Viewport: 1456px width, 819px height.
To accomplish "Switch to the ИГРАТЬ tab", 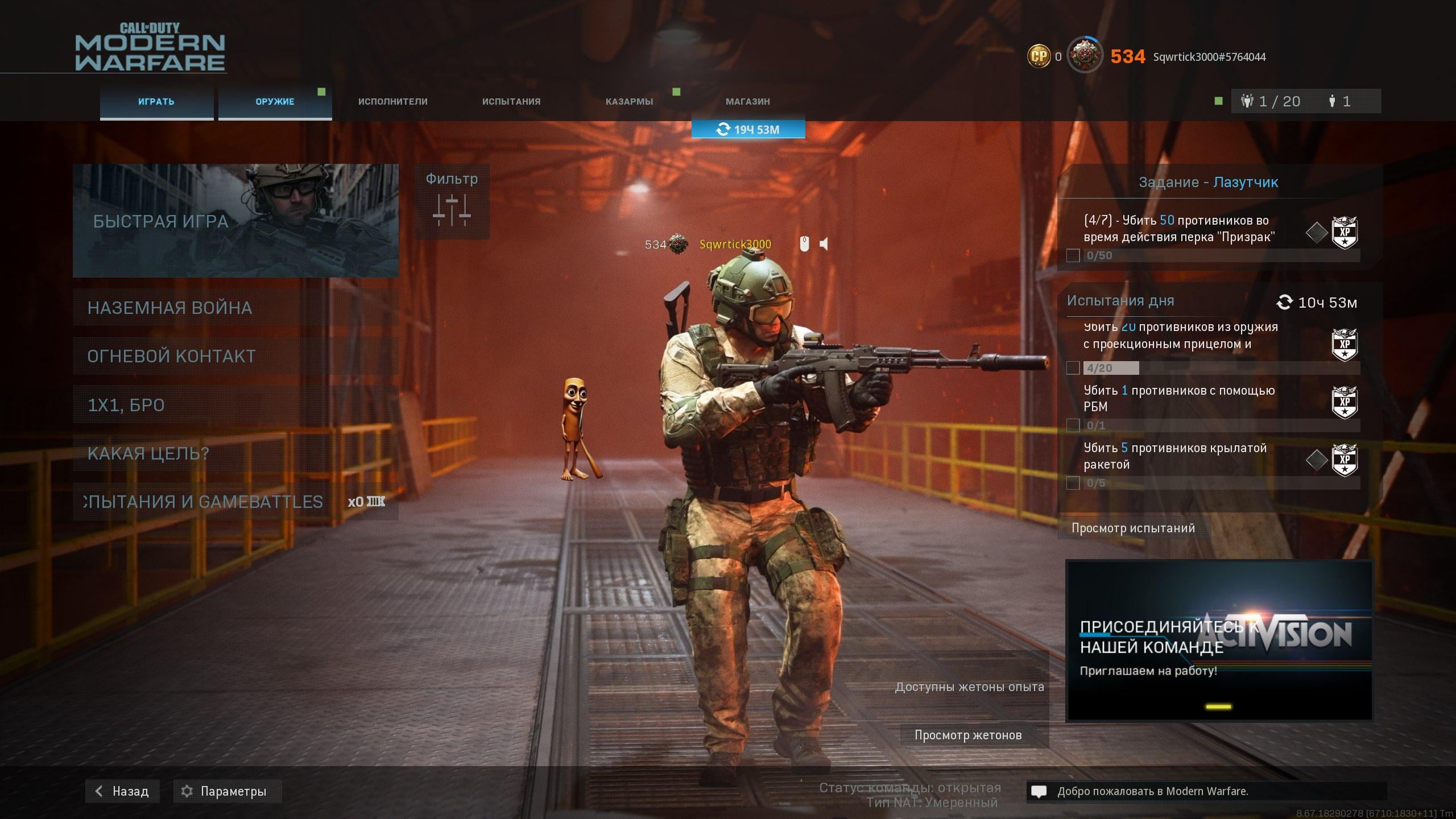I will pyautogui.click(x=156, y=102).
